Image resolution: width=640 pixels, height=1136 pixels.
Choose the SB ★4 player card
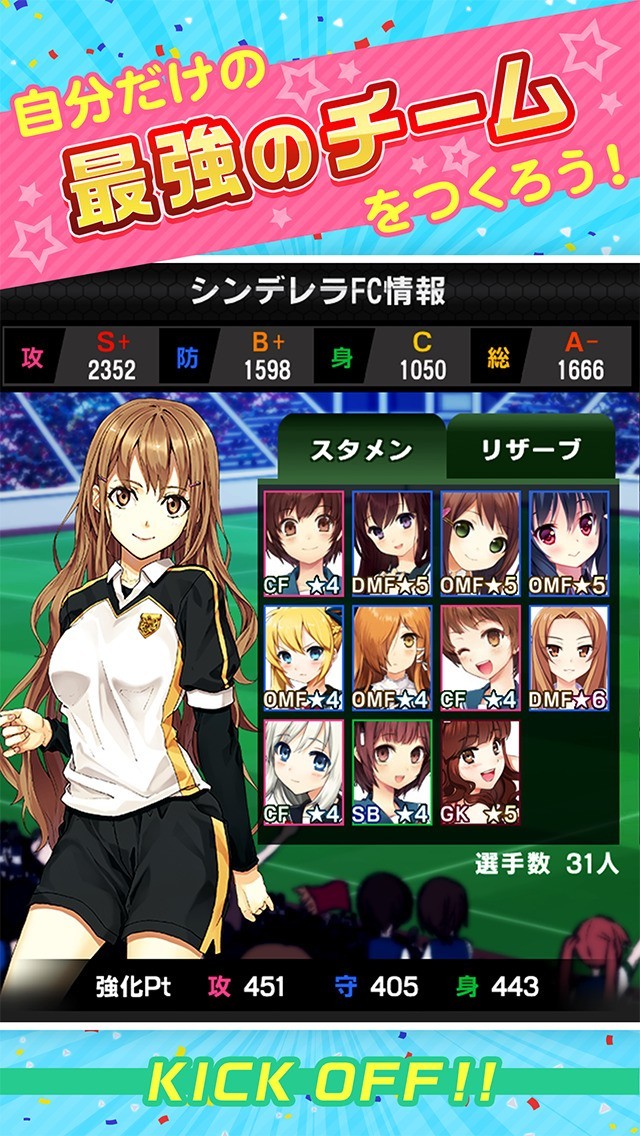coord(392,772)
